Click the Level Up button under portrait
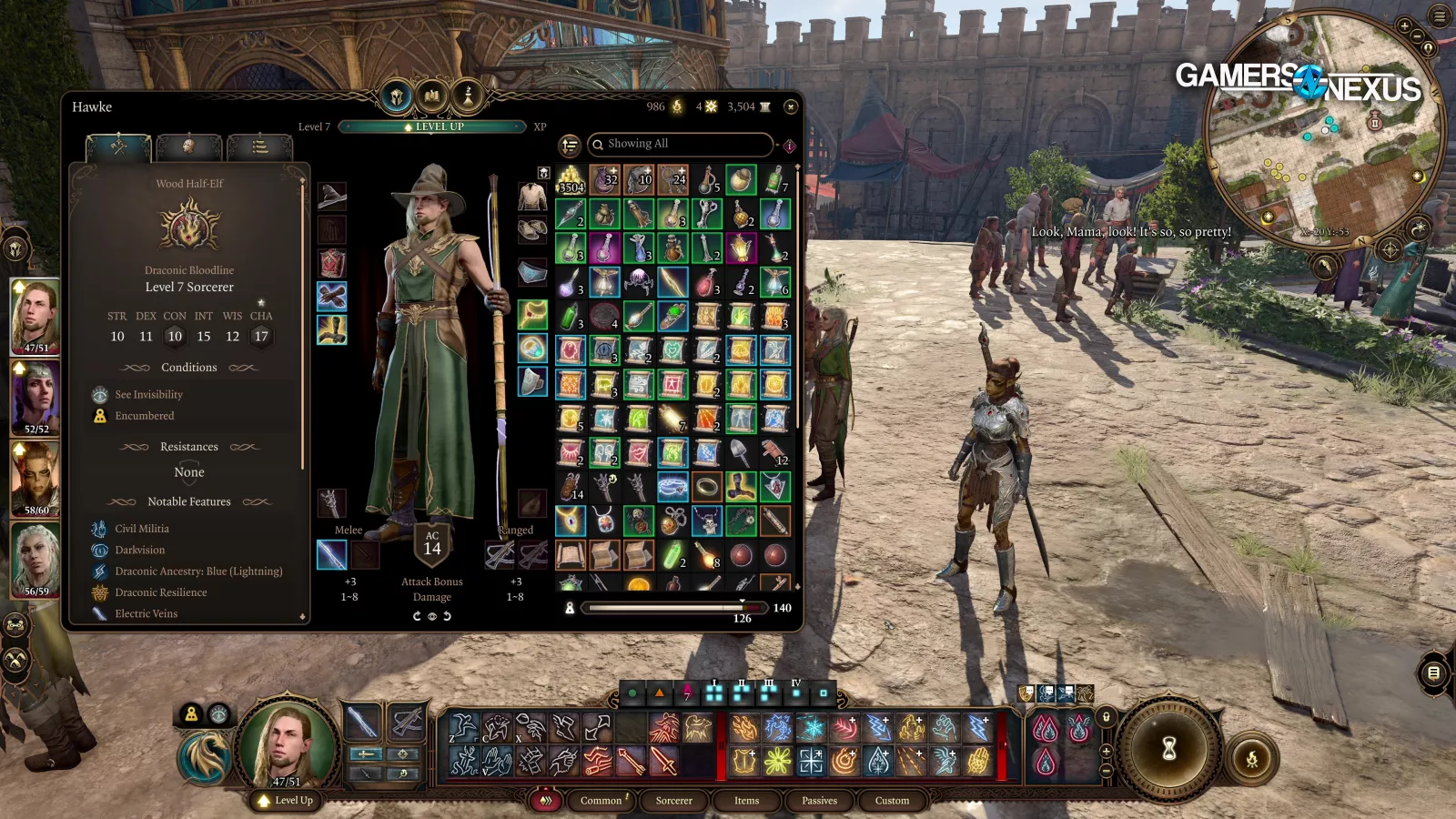The image size is (1456, 819). point(286,801)
